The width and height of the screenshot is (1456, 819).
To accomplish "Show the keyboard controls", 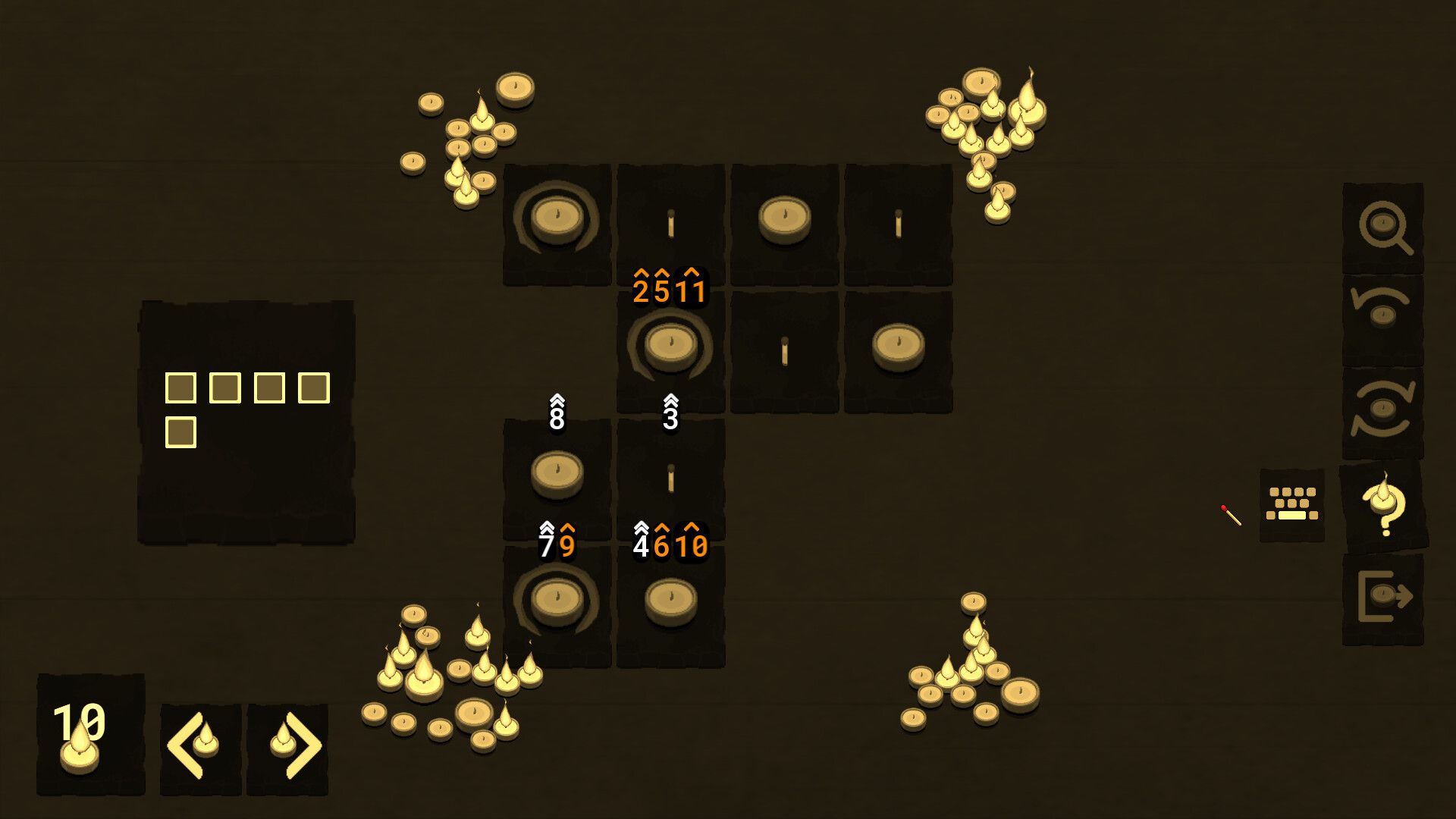I will click(x=1291, y=504).
